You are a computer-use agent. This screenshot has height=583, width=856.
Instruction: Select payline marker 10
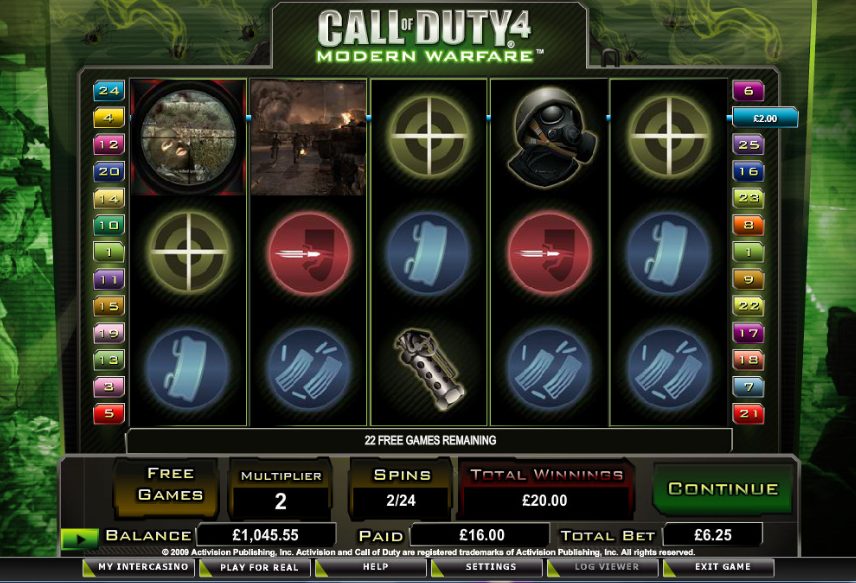point(108,225)
